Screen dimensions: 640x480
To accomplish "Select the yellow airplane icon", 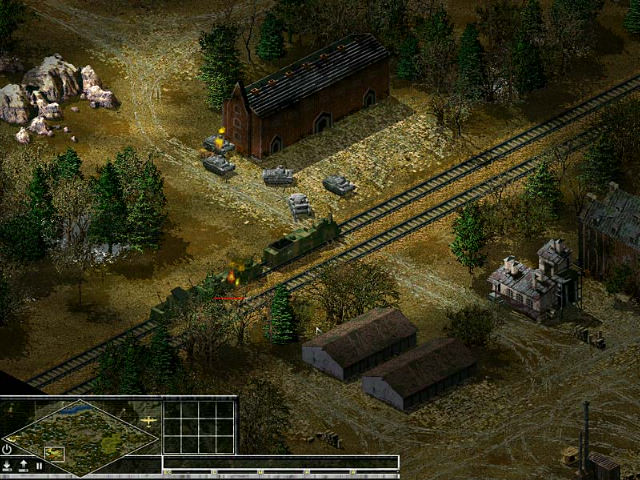I will [149, 421].
